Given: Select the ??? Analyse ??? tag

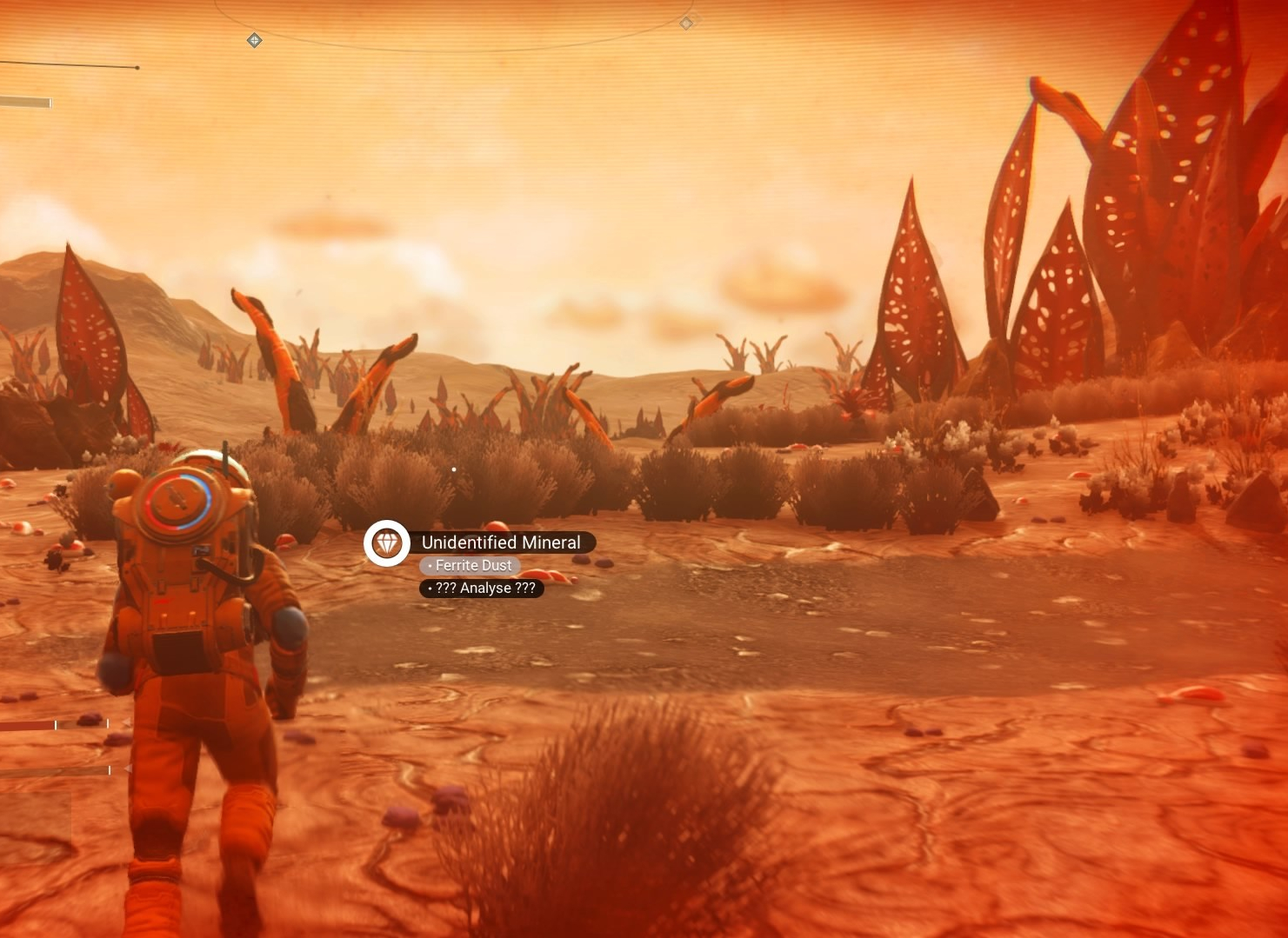Looking at the screenshot, I should [x=482, y=589].
